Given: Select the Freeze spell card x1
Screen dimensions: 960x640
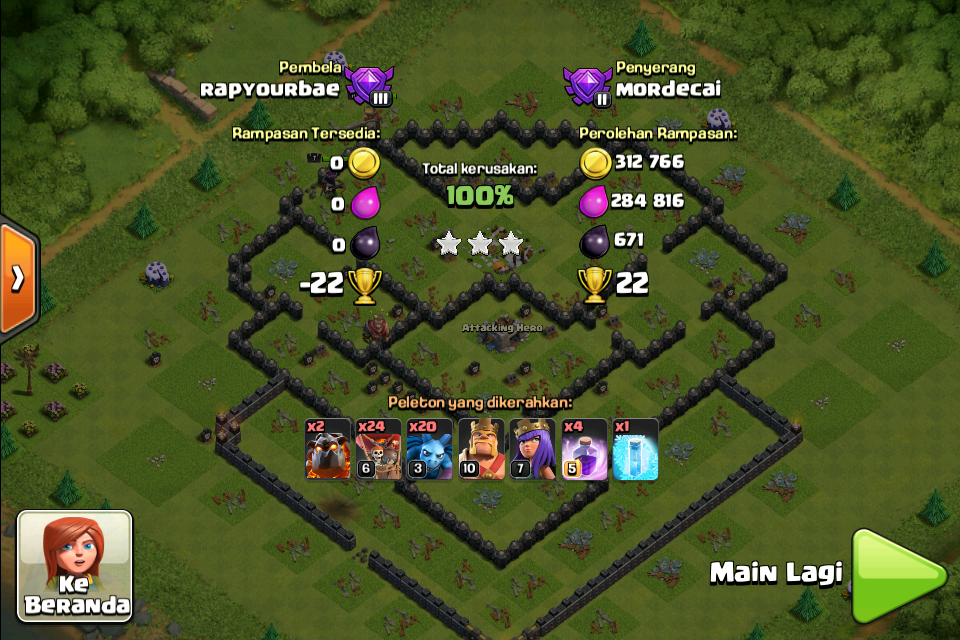Looking at the screenshot, I should click(x=636, y=449).
